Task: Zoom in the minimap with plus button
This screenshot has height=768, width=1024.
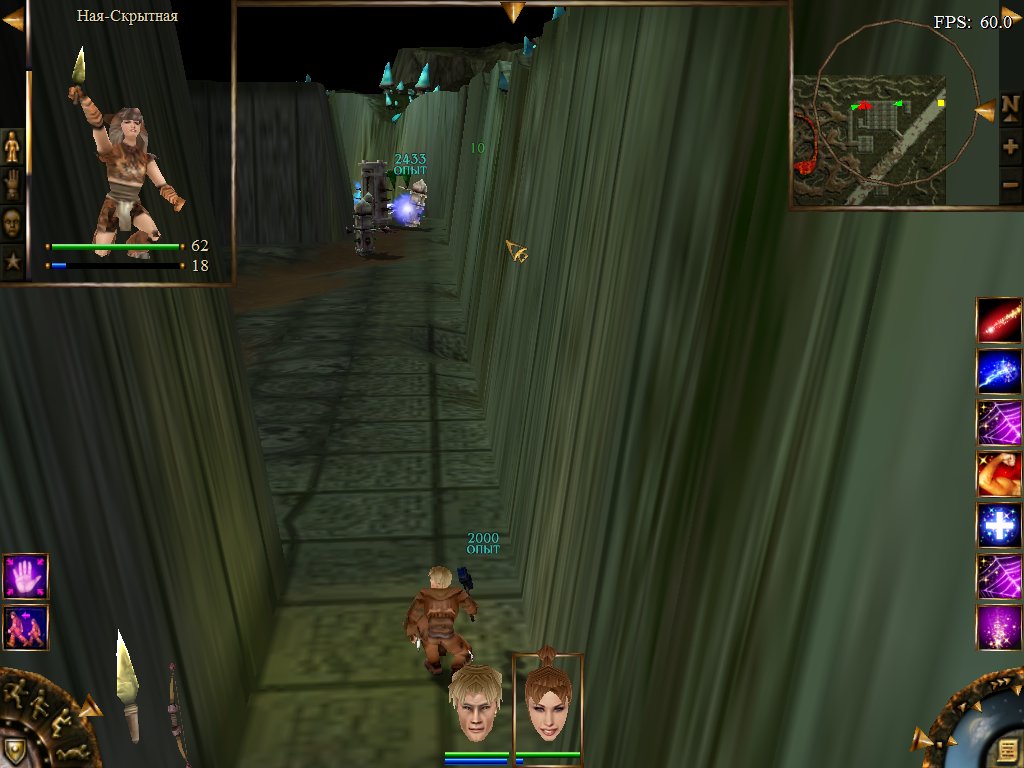Action: pyautogui.click(x=1010, y=147)
